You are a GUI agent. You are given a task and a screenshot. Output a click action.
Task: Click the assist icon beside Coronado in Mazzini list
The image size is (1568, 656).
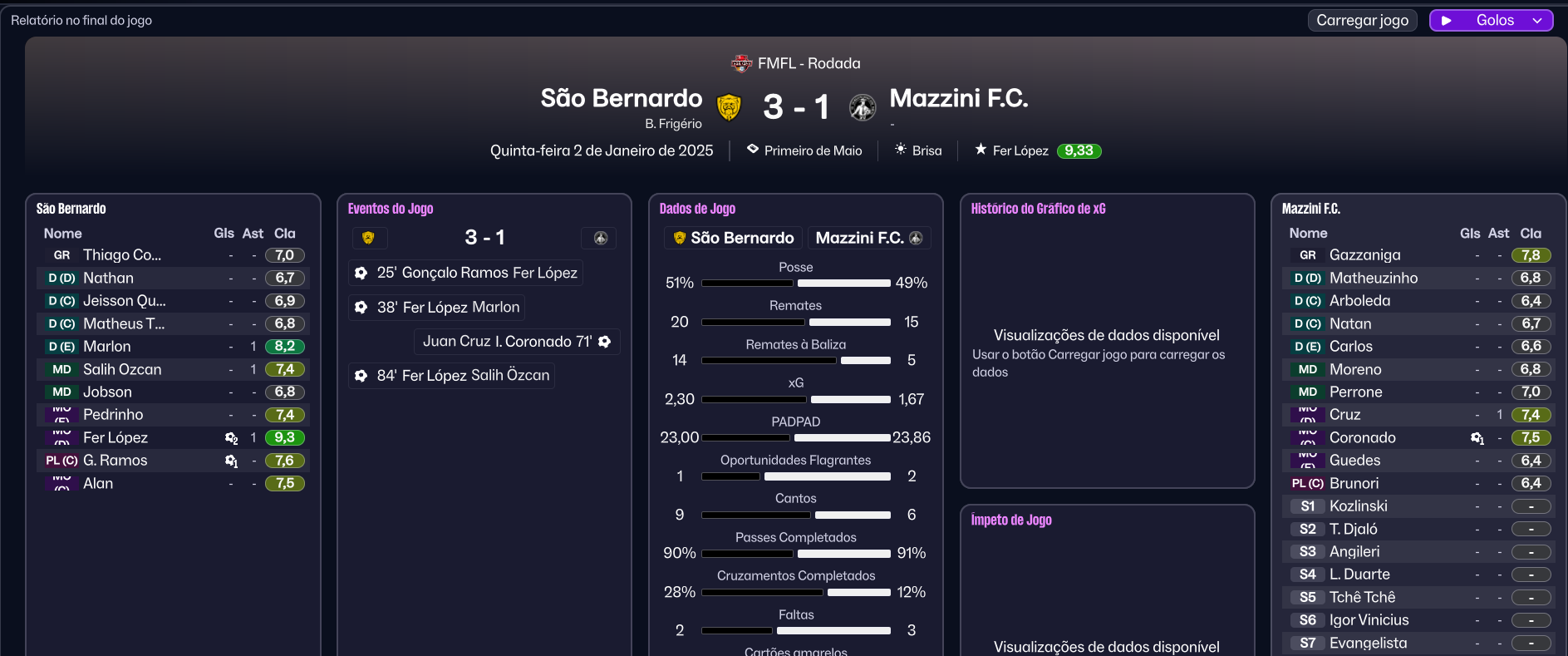(x=1477, y=438)
